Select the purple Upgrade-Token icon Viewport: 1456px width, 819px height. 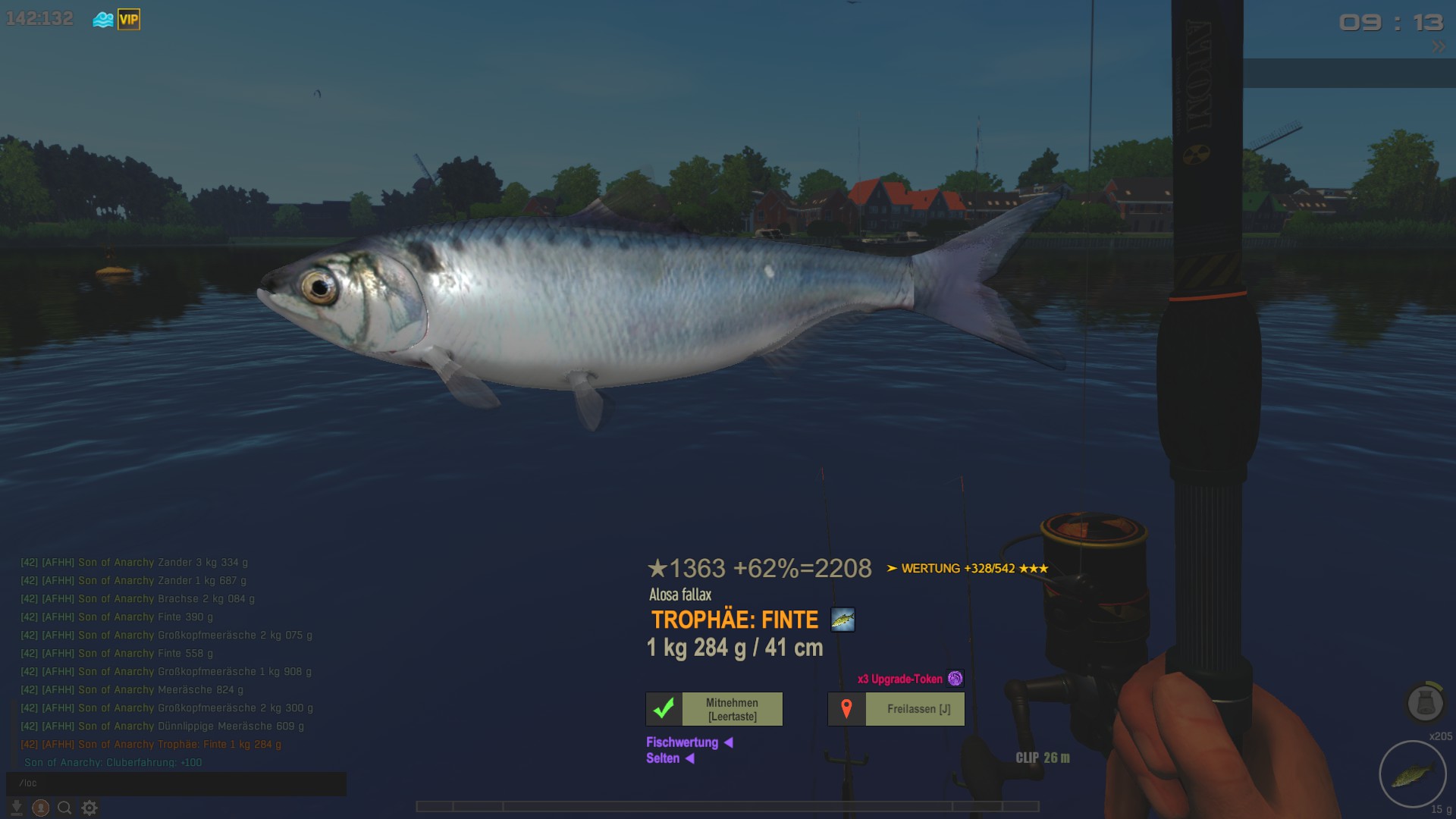click(955, 679)
